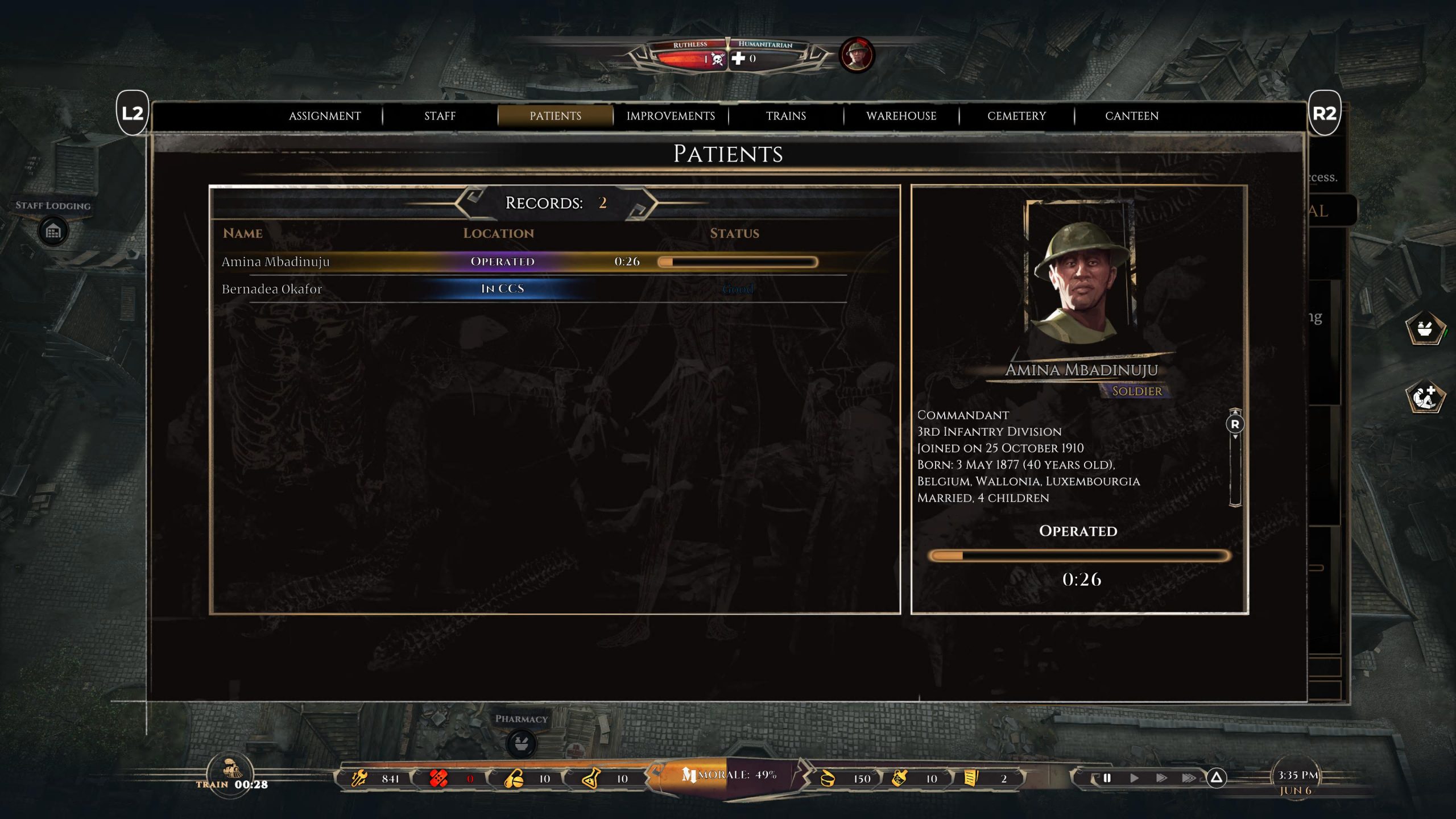This screenshot has height=819, width=1456.
Task: Go to the Improvements tab
Action: pyautogui.click(x=671, y=116)
